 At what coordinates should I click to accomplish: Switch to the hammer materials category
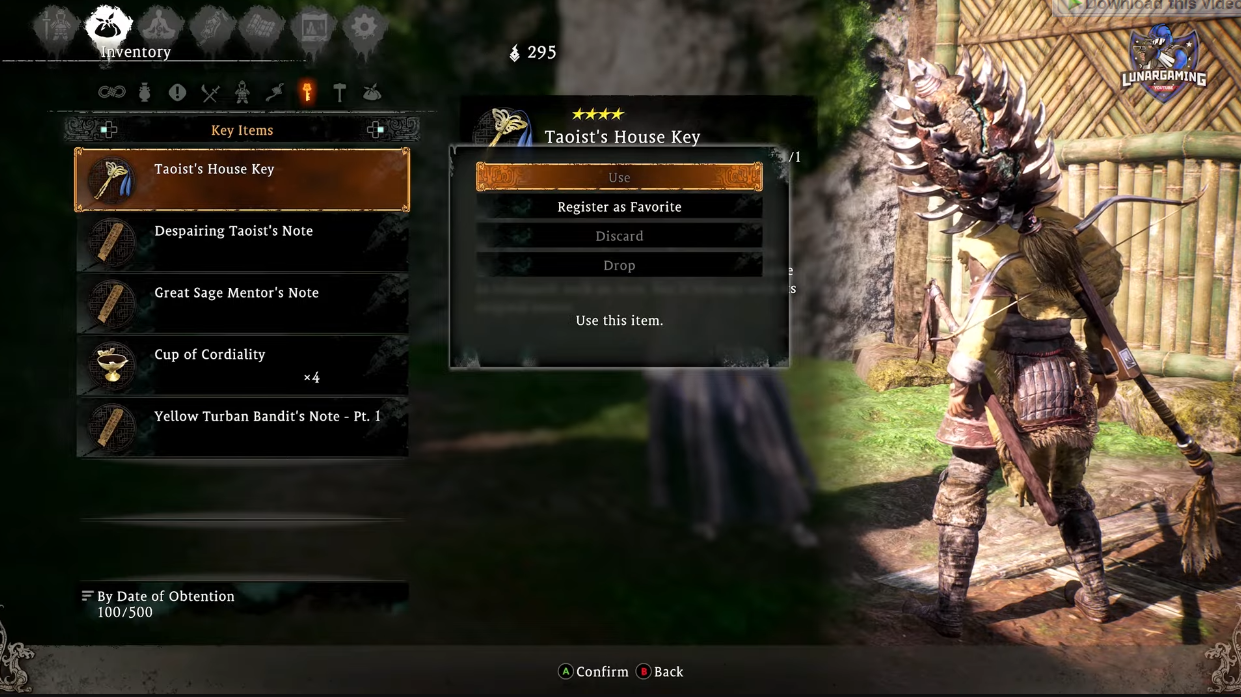[340, 93]
